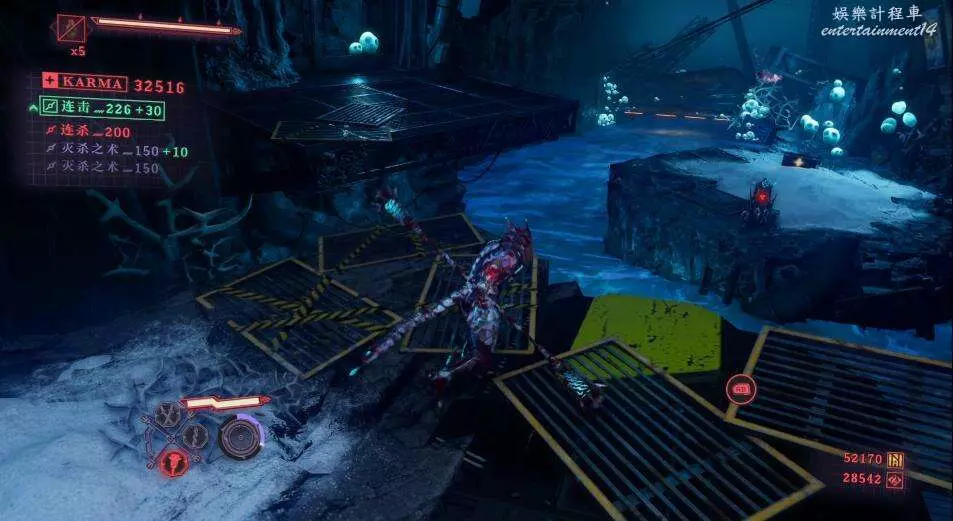Click the gold currency icon beside 52170
953x521 pixels.
point(895,460)
